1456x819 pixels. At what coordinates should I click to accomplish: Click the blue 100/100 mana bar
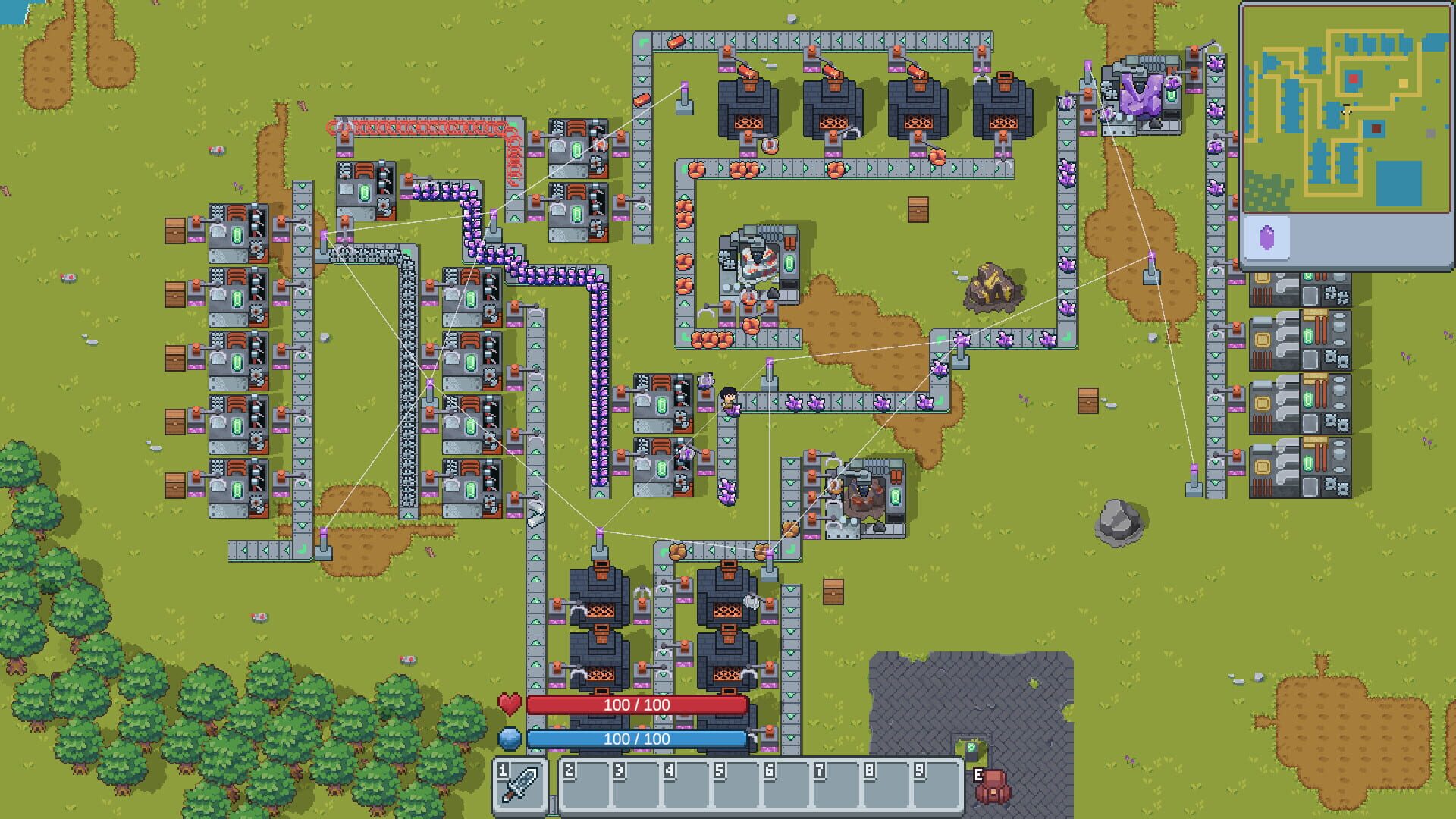637,738
